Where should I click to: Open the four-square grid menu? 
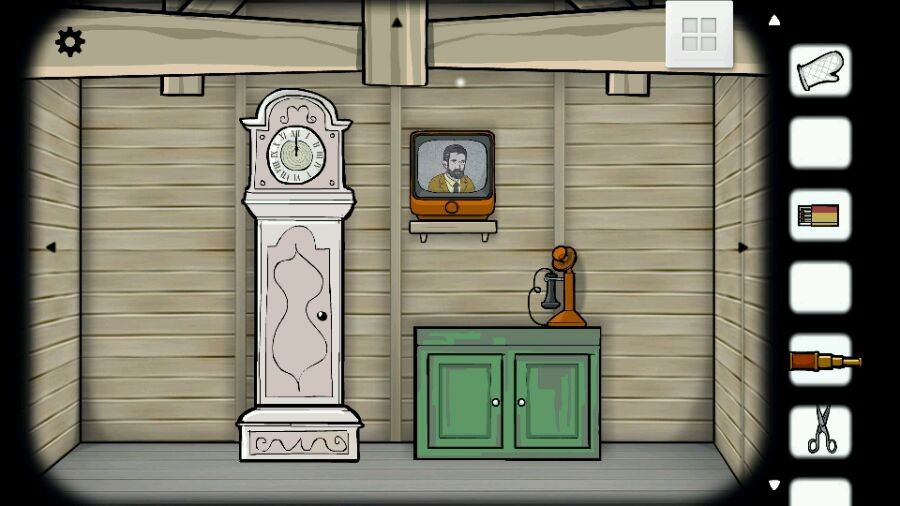coord(699,34)
